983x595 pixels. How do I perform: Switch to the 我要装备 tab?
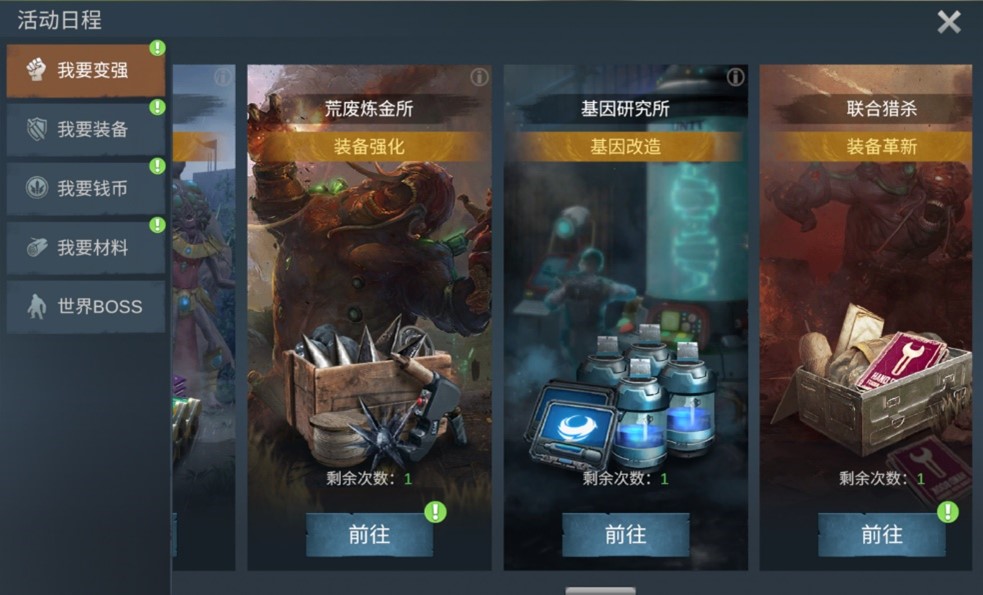[x=86, y=129]
